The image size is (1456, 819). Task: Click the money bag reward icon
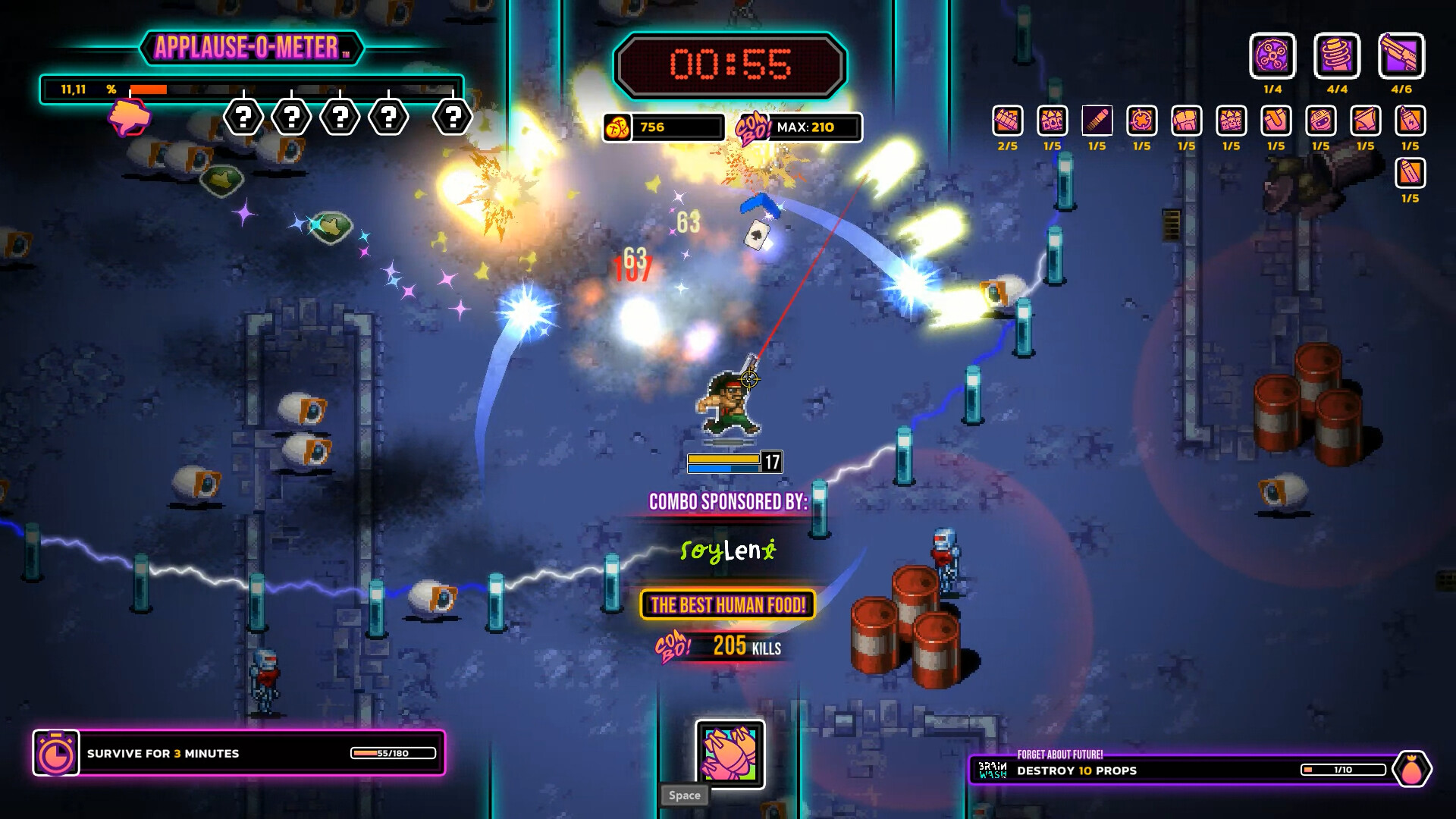pos(1411,770)
